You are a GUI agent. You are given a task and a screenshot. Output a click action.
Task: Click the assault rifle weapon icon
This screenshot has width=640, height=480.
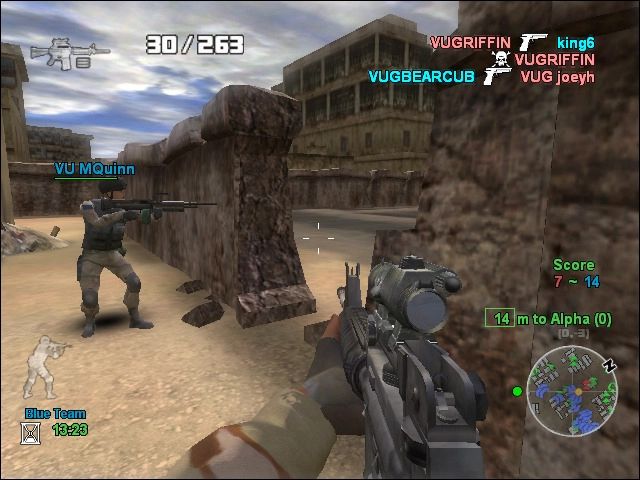tap(59, 52)
